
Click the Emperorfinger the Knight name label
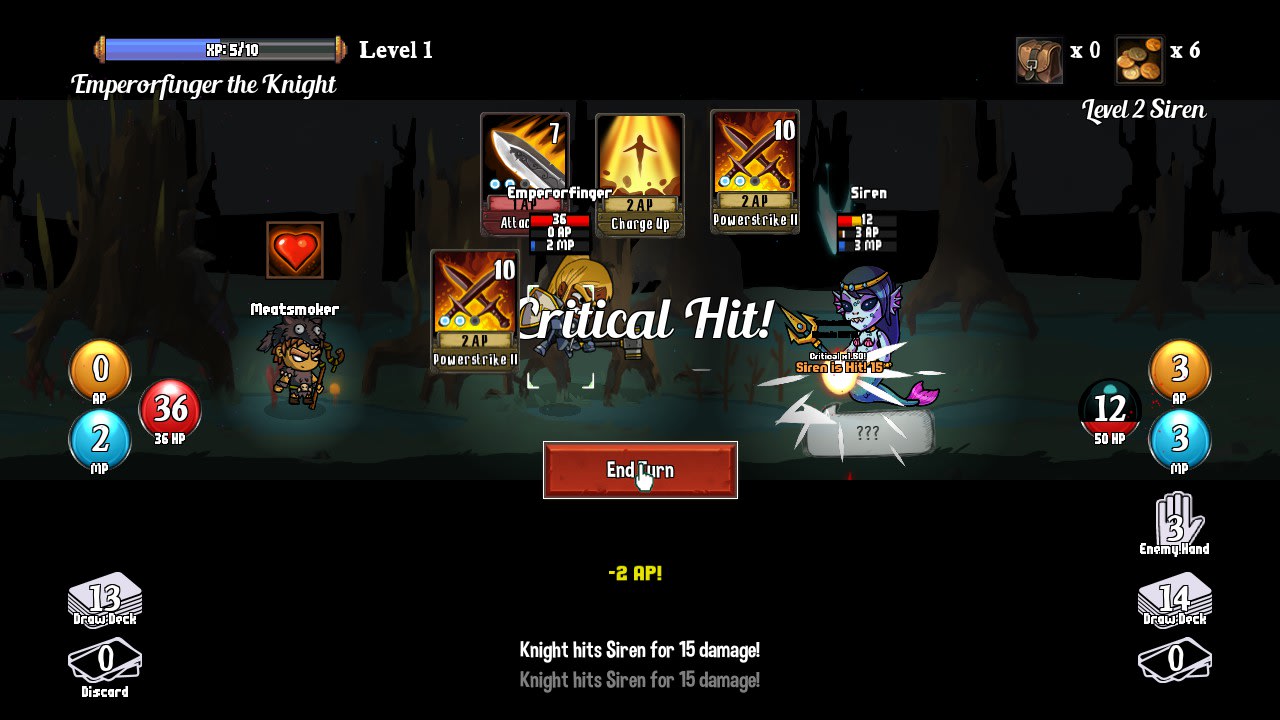point(205,84)
